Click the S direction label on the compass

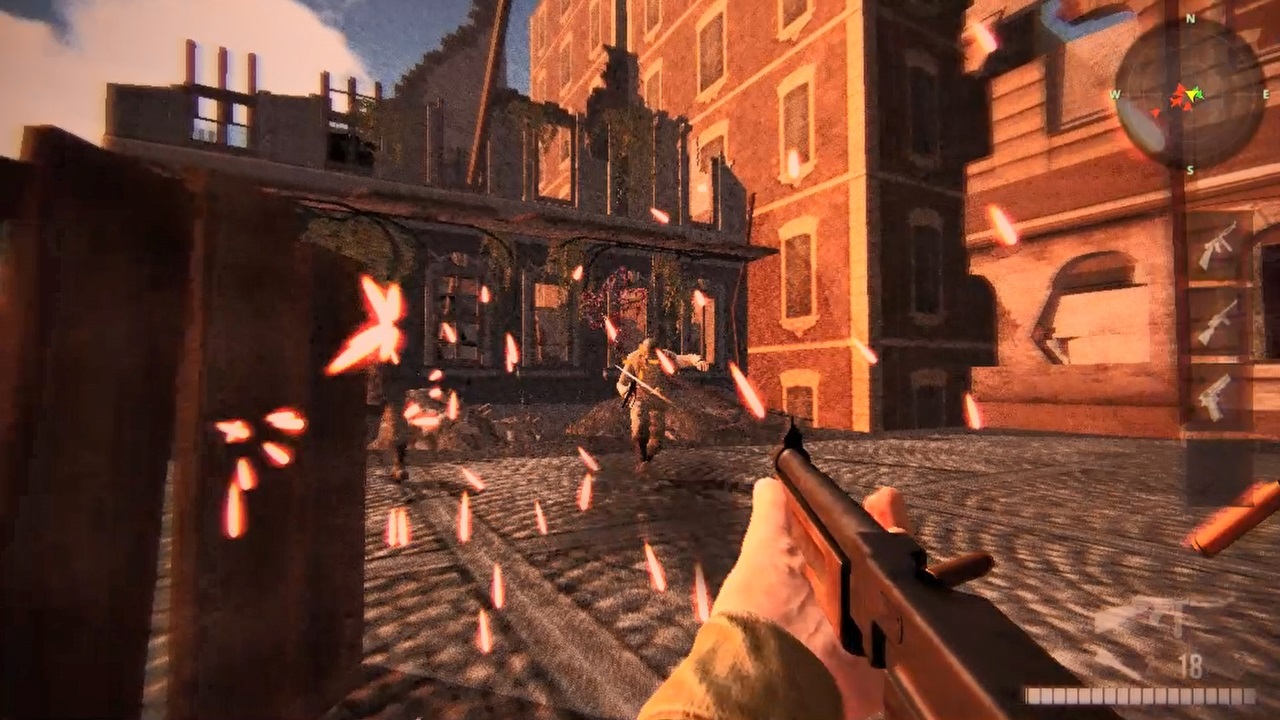coord(1190,169)
